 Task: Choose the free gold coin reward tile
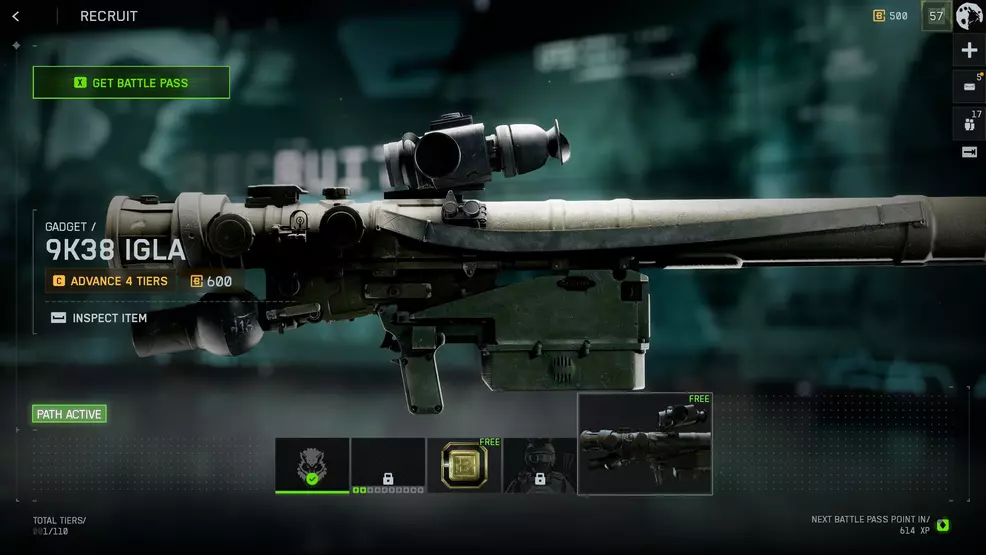point(464,465)
